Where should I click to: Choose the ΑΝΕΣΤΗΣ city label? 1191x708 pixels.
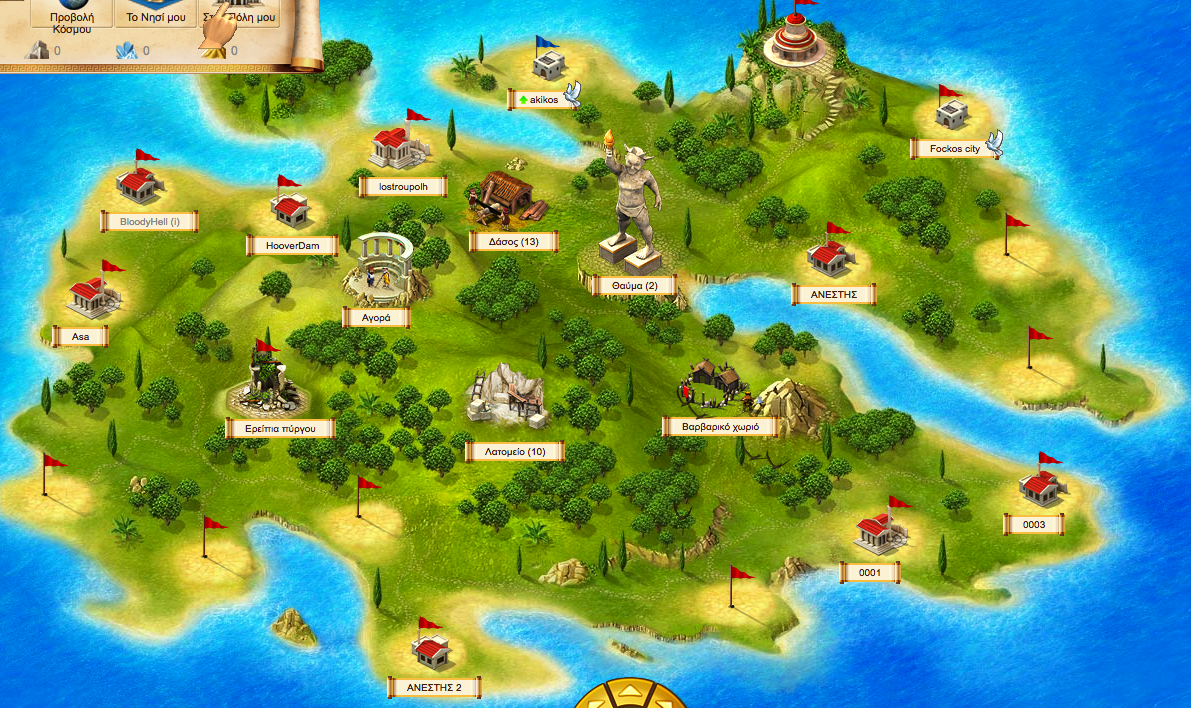click(x=833, y=294)
